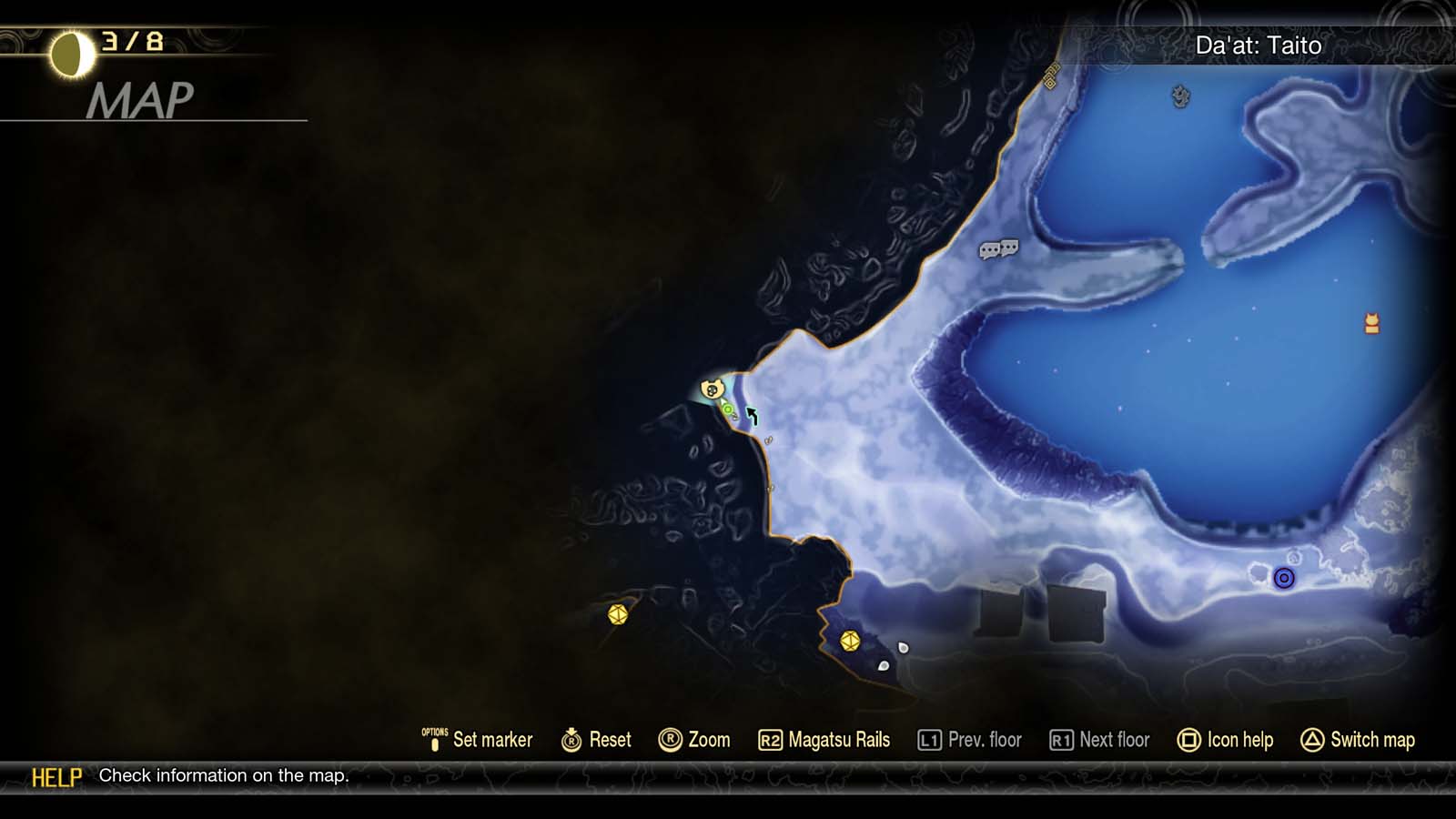Advance to the Next floor
Image resolution: width=1456 pixels, height=819 pixels.
pos(1100,740)
